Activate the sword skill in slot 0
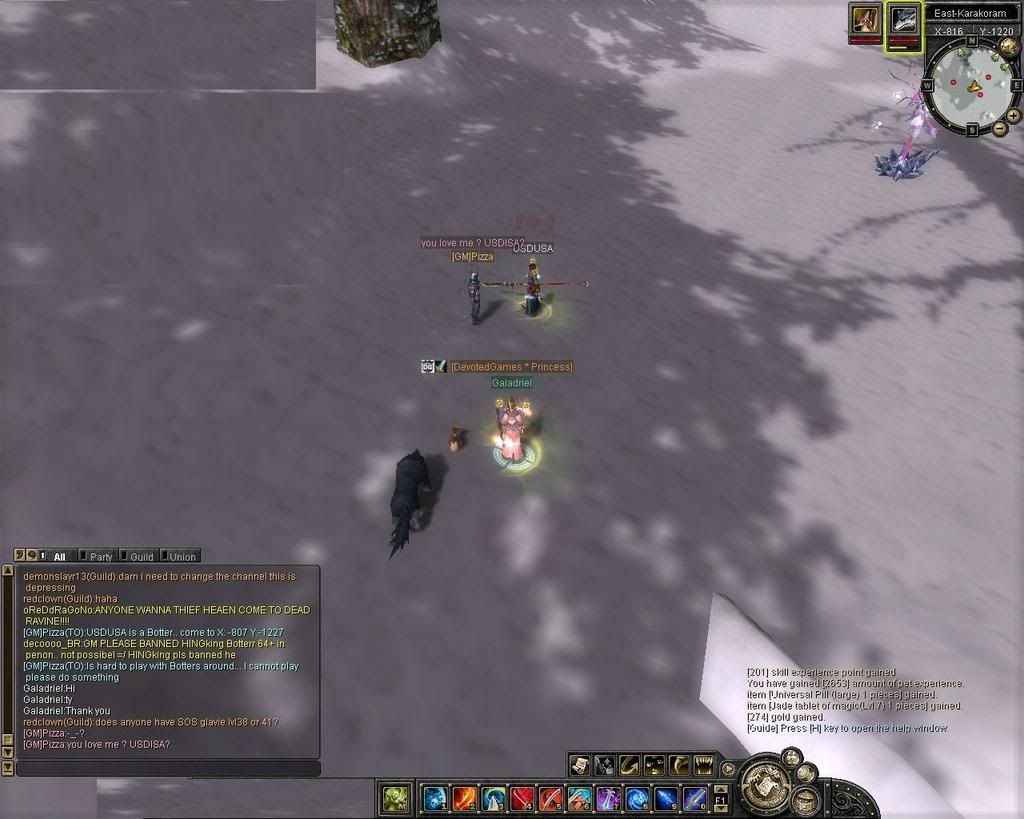1024x819 pixels. [x=695, y=798]
